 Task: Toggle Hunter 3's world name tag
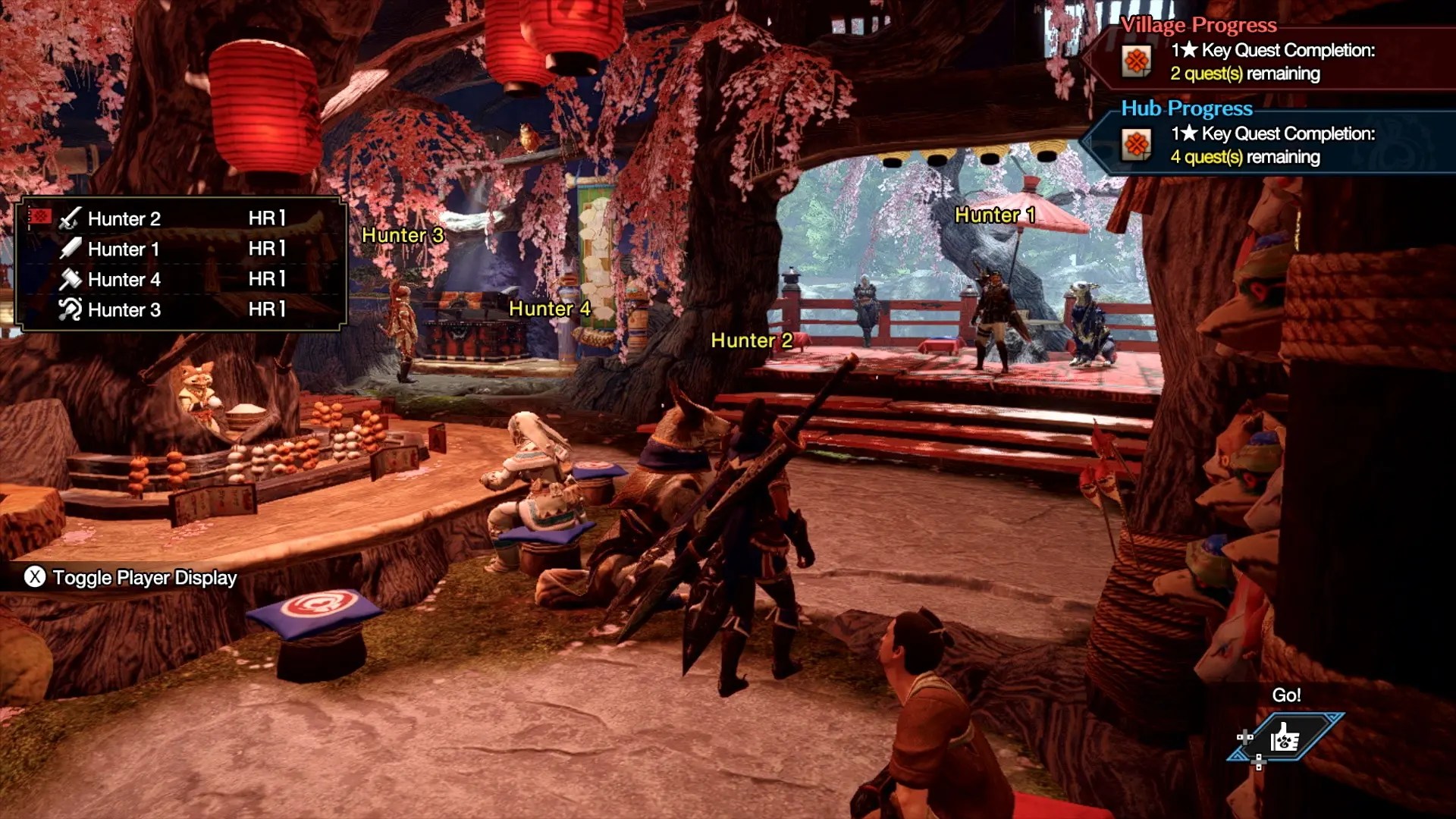pyautogui.click(x=404, y=236)
